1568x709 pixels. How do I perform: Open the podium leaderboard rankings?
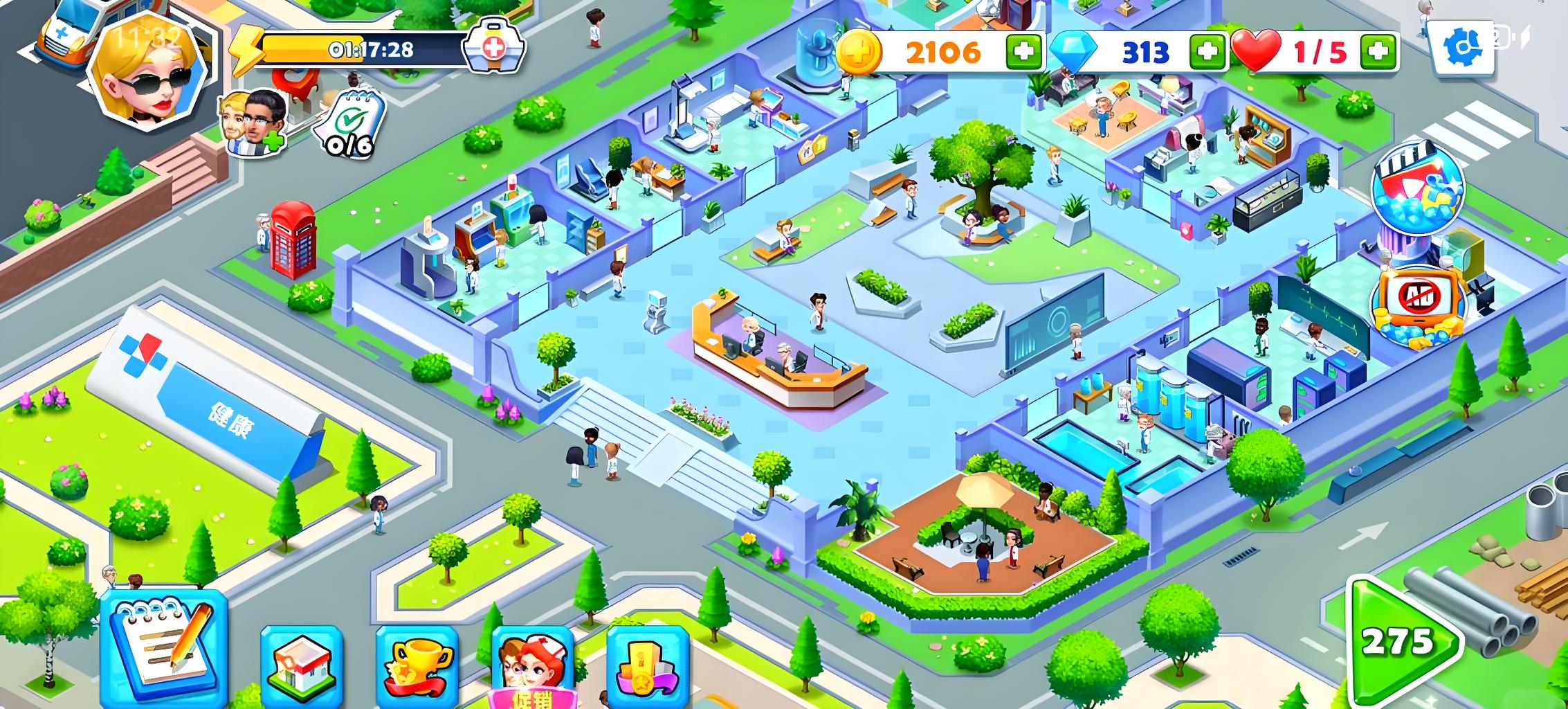647,665
